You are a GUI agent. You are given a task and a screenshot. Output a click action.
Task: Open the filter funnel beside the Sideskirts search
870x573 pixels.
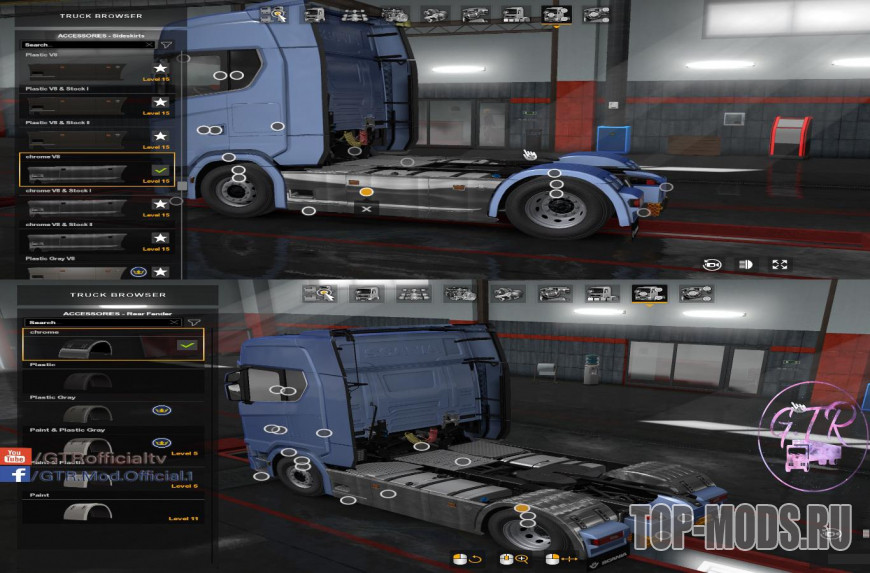tap(167, 45)
